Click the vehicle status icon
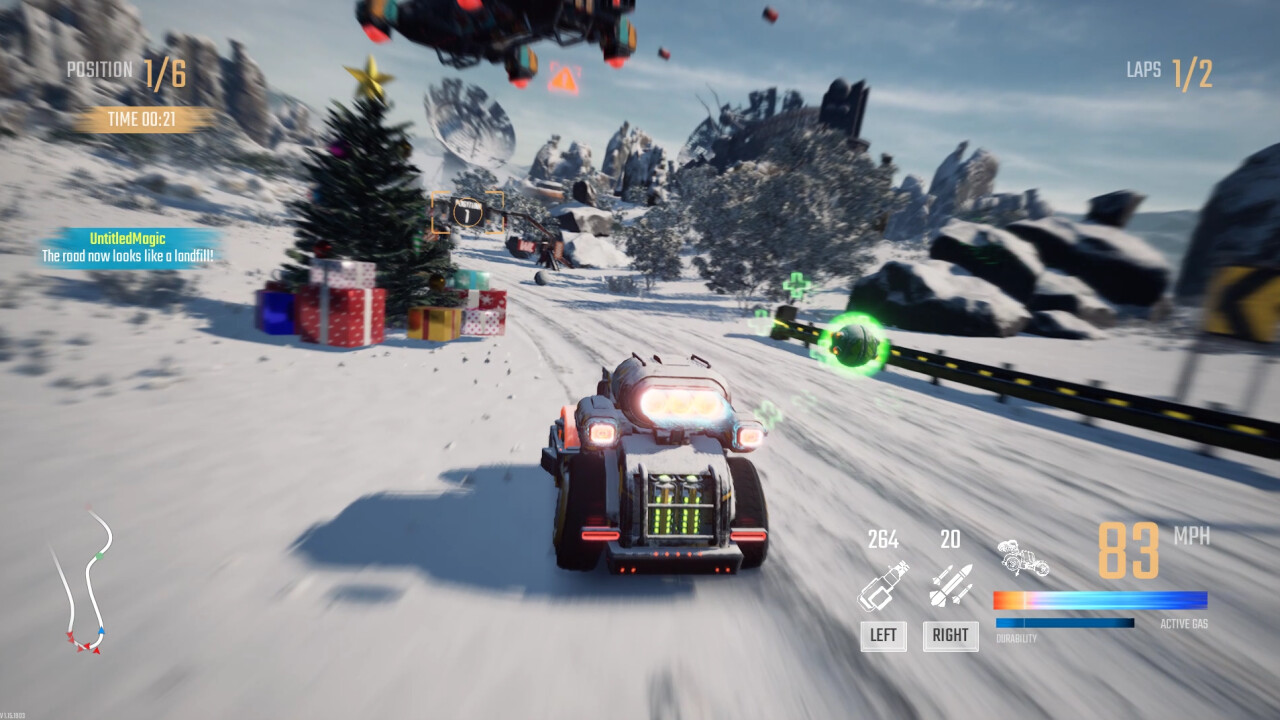 [1022, 559]
